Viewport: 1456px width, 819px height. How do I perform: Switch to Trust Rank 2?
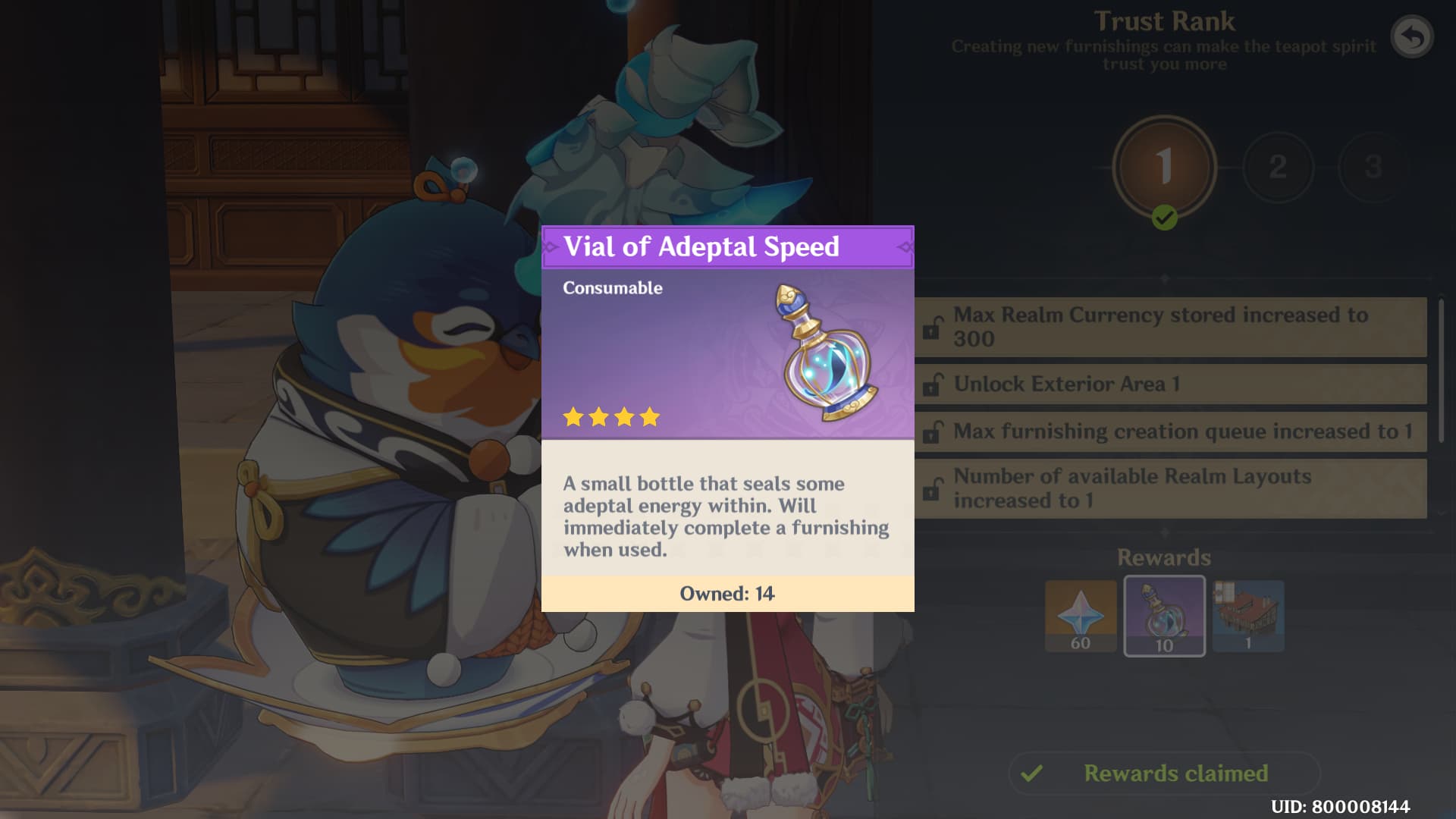1278,167
